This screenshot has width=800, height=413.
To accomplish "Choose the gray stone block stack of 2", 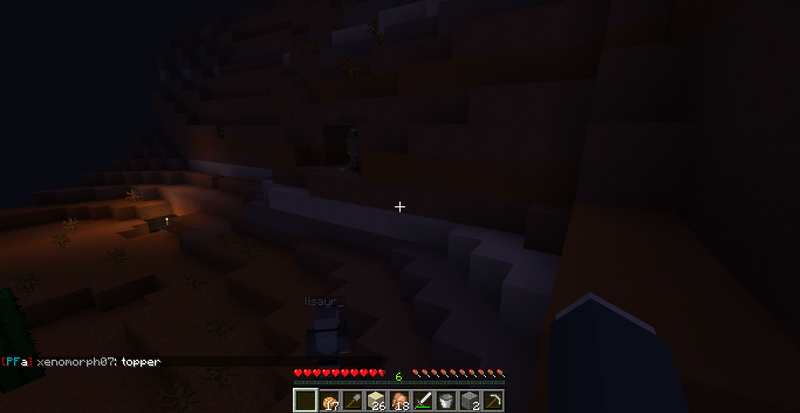I will point(472,400).
